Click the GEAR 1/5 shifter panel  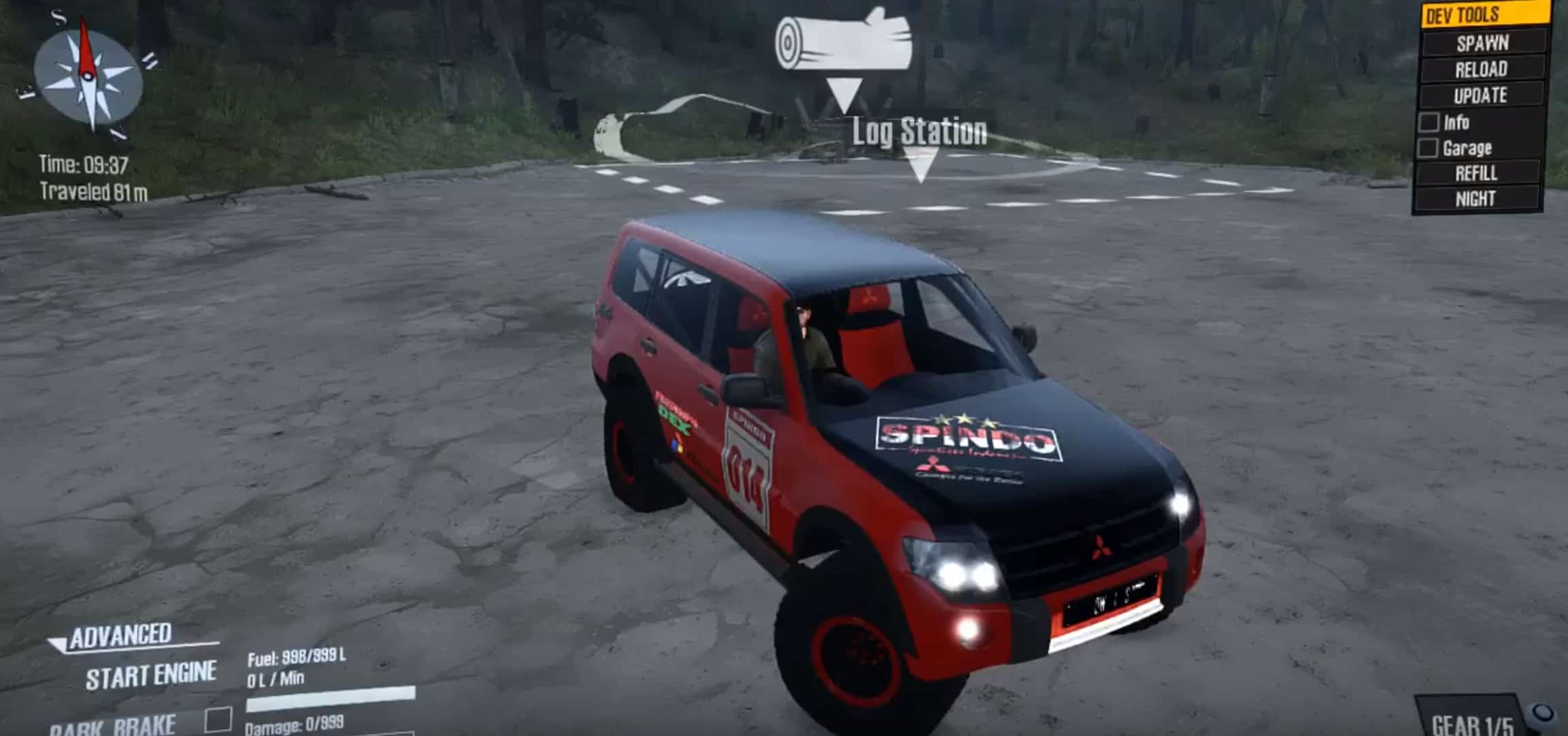coord(1473,724)
